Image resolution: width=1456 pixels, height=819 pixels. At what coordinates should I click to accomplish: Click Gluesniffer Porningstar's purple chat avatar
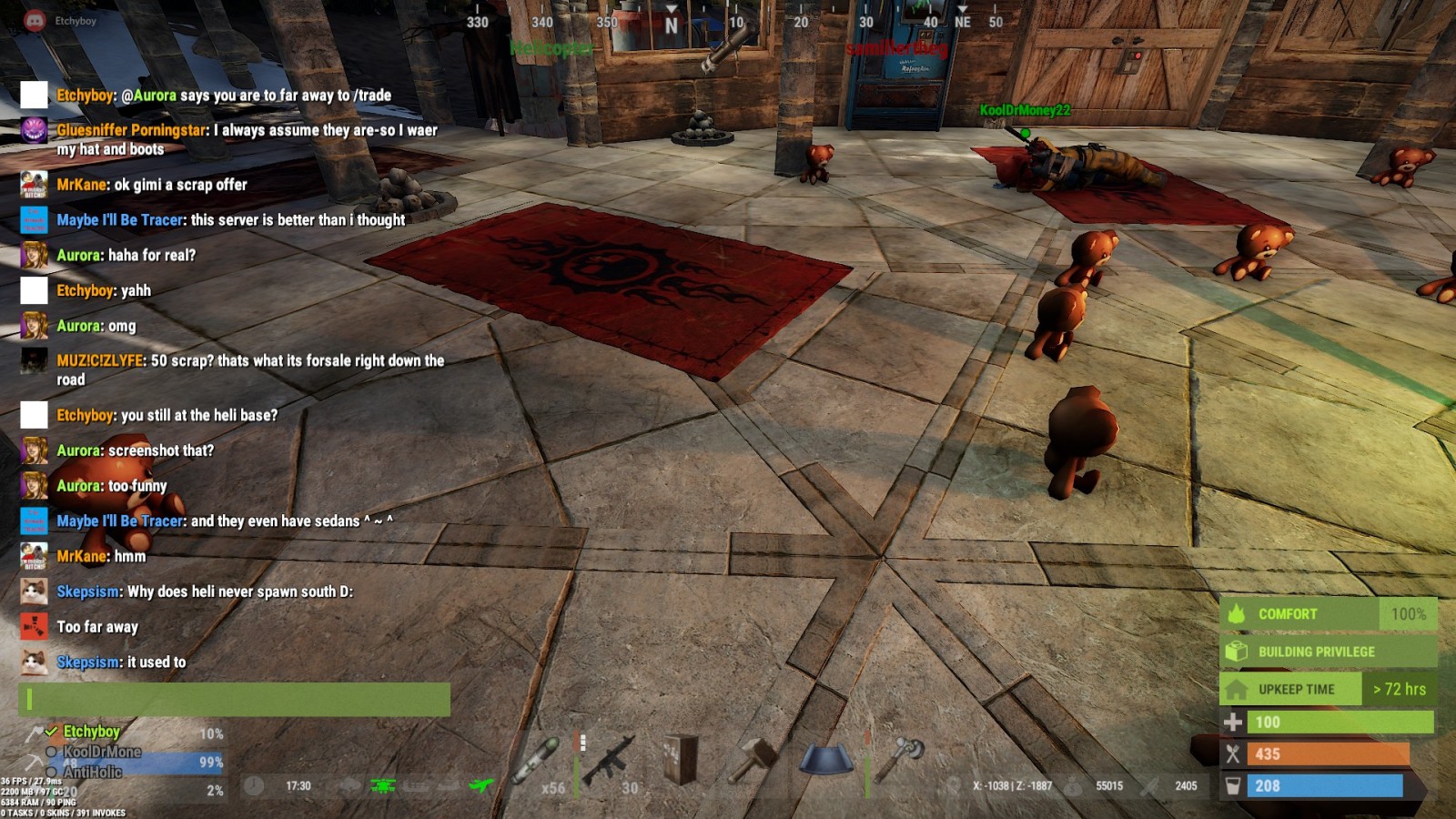[x=34, y=130]
